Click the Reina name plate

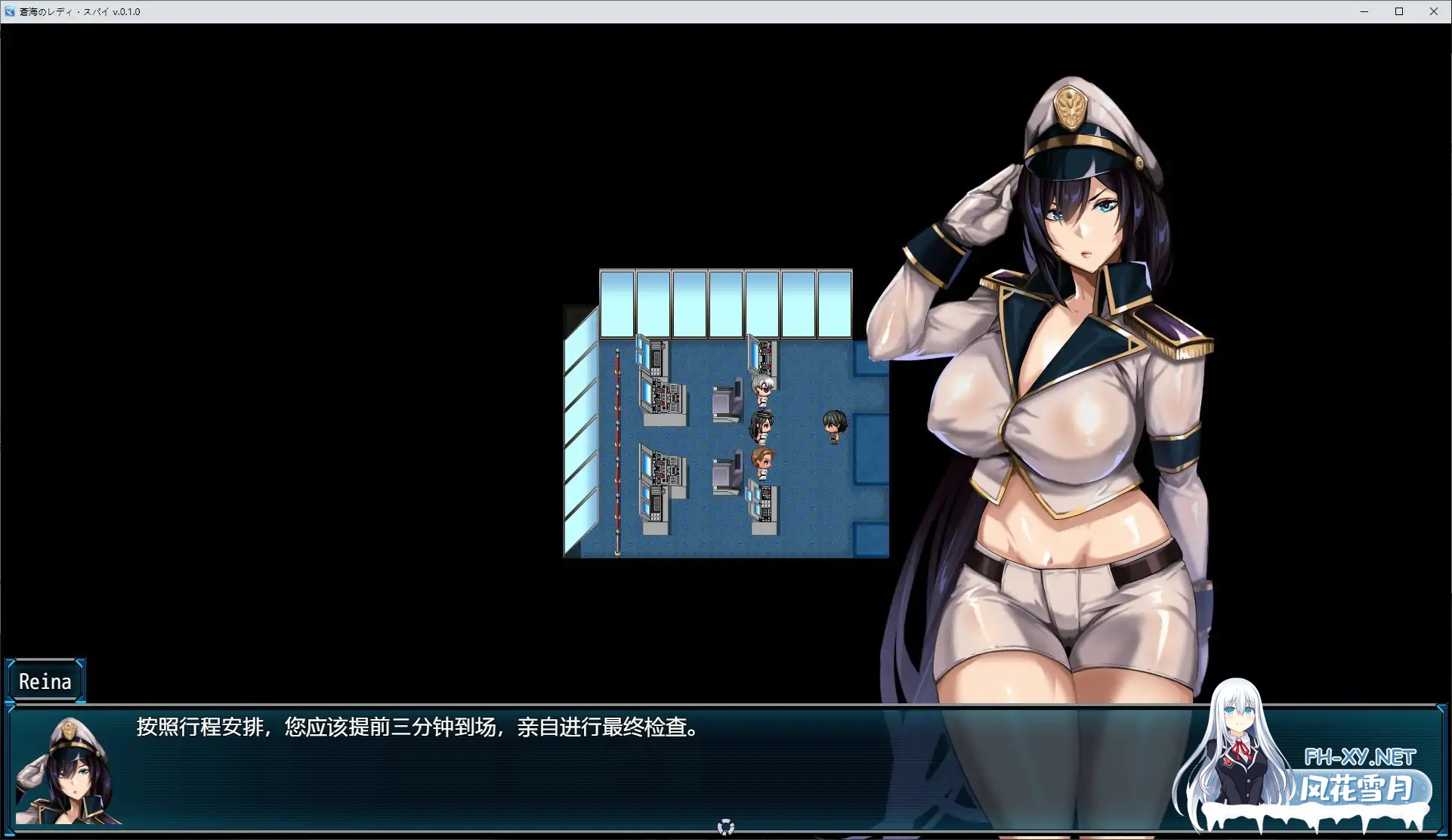(x=45, y=681)
